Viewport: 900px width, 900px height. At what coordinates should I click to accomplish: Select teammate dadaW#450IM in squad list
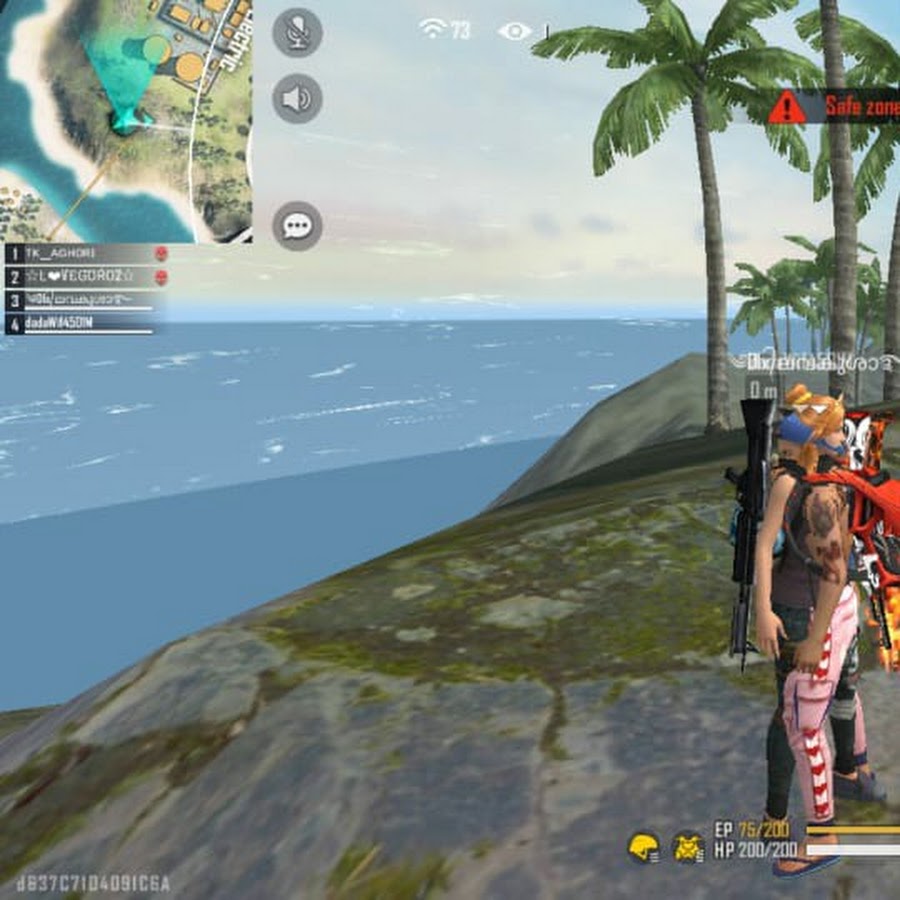[x=85, y=323]
